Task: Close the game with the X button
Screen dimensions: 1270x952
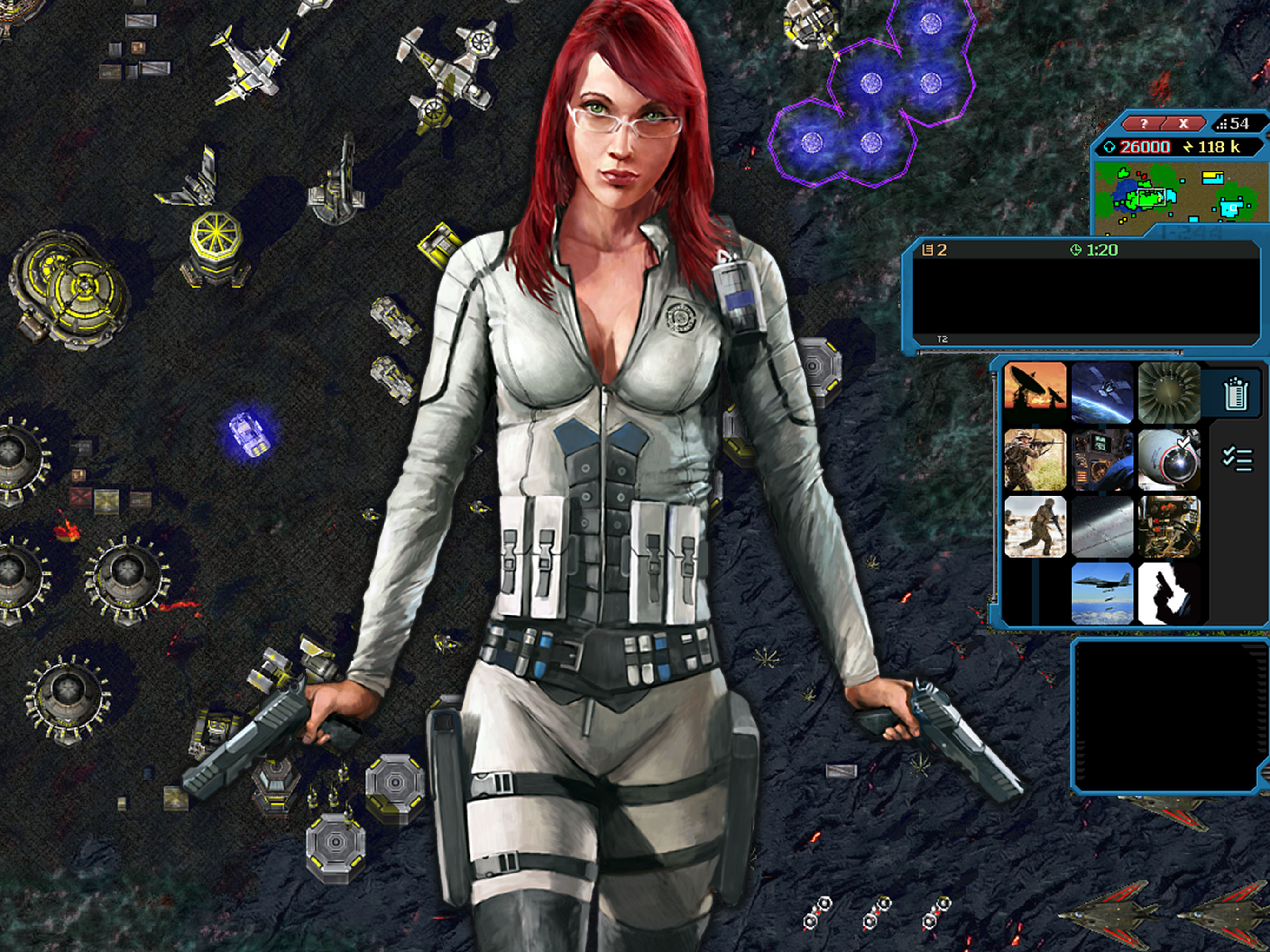Action: point(1184,124)
